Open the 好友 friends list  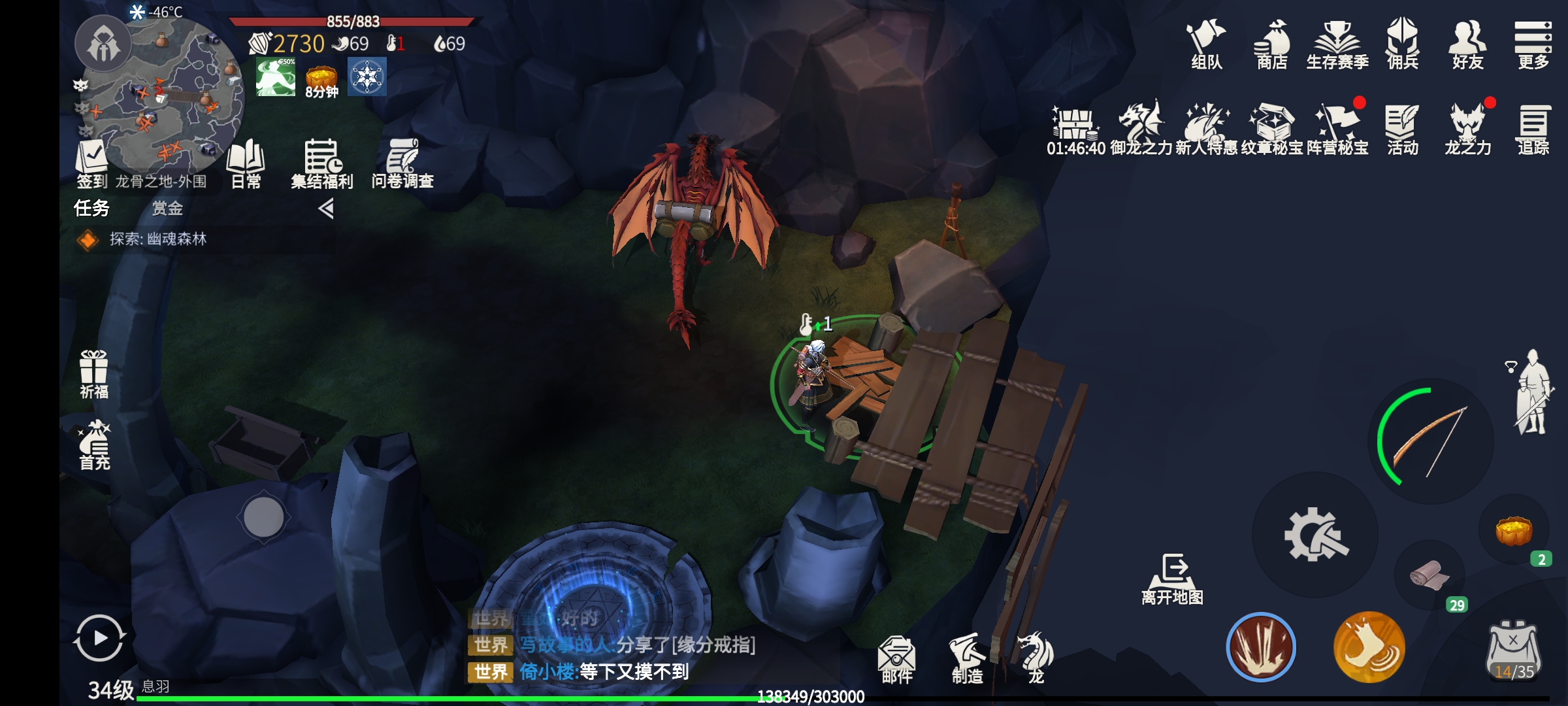coord(1467,44)
